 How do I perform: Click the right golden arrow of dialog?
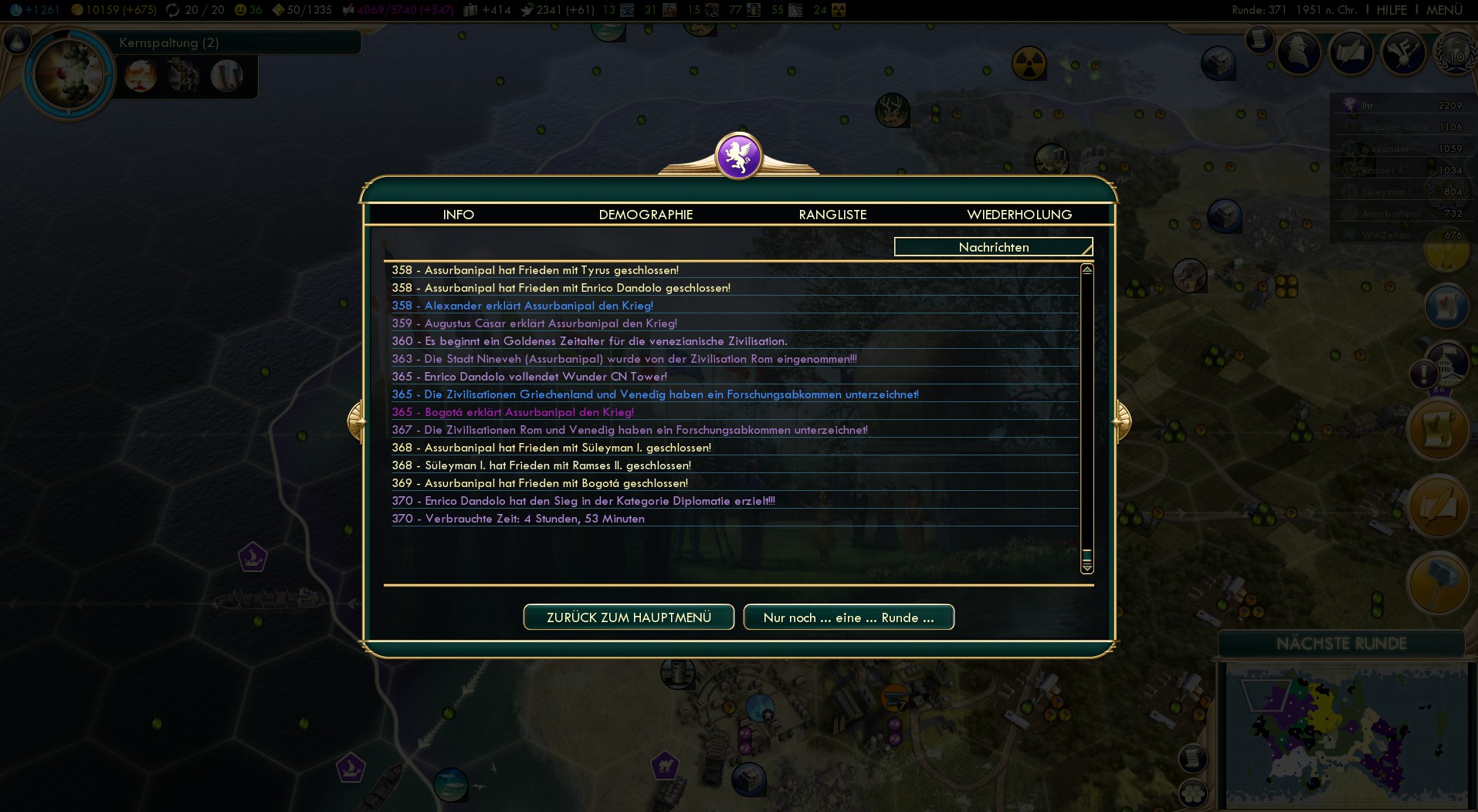click(1121, 421)
